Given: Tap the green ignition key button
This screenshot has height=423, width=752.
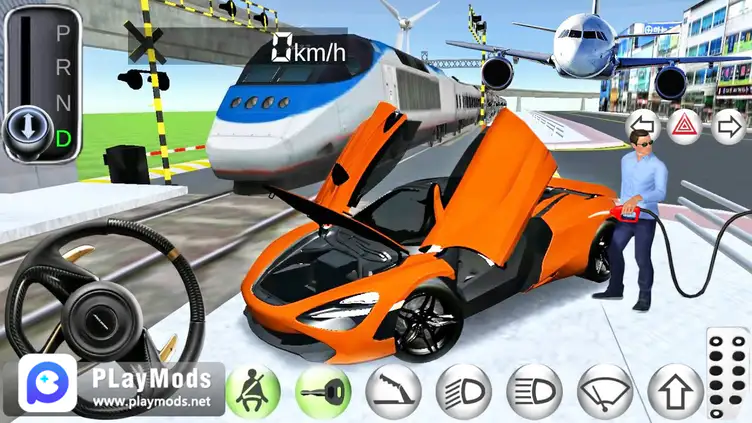Looking at the screenshot, I should click(x=323, y=390).
